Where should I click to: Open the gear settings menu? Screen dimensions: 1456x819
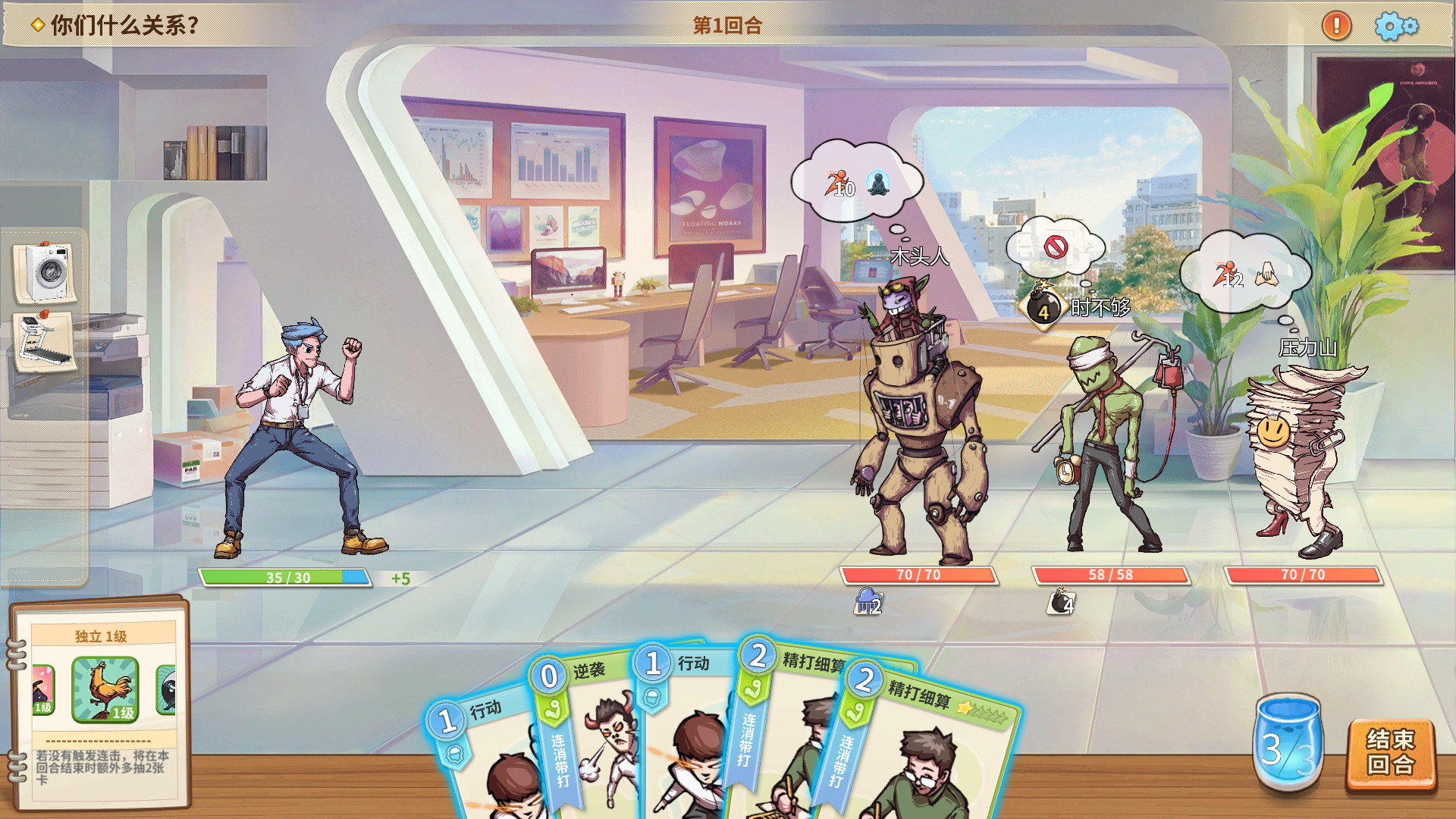[x=1395, y=26]
